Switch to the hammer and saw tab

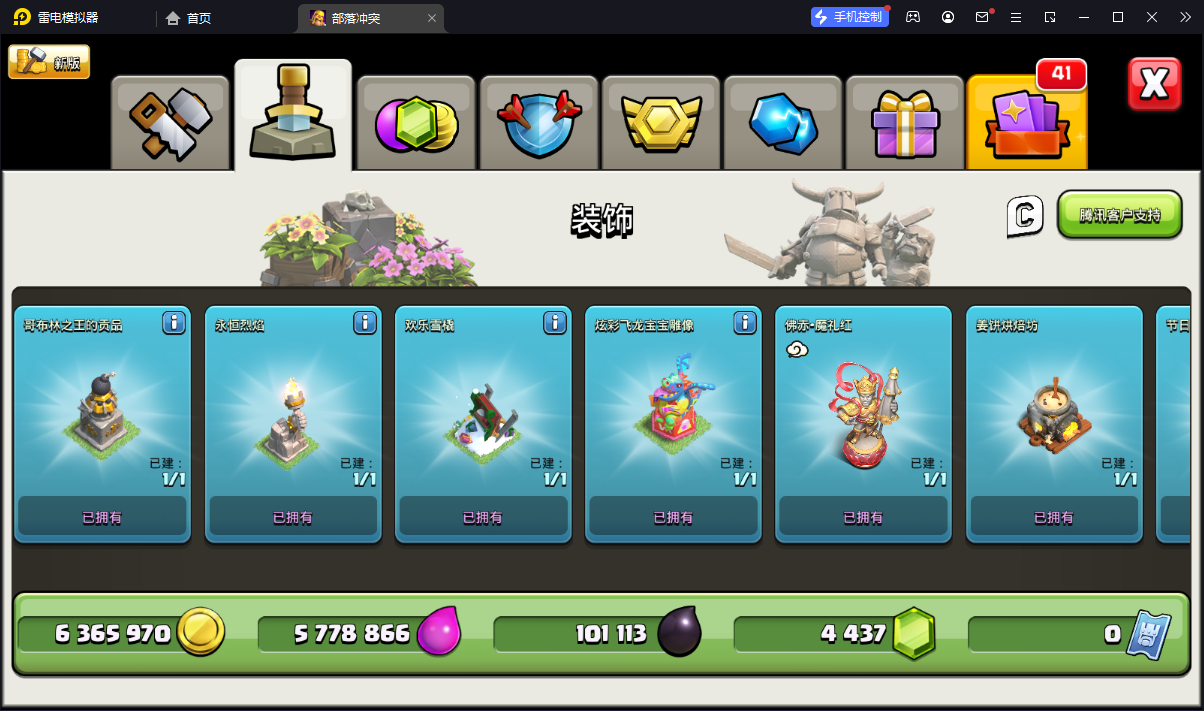click(170, 122)
